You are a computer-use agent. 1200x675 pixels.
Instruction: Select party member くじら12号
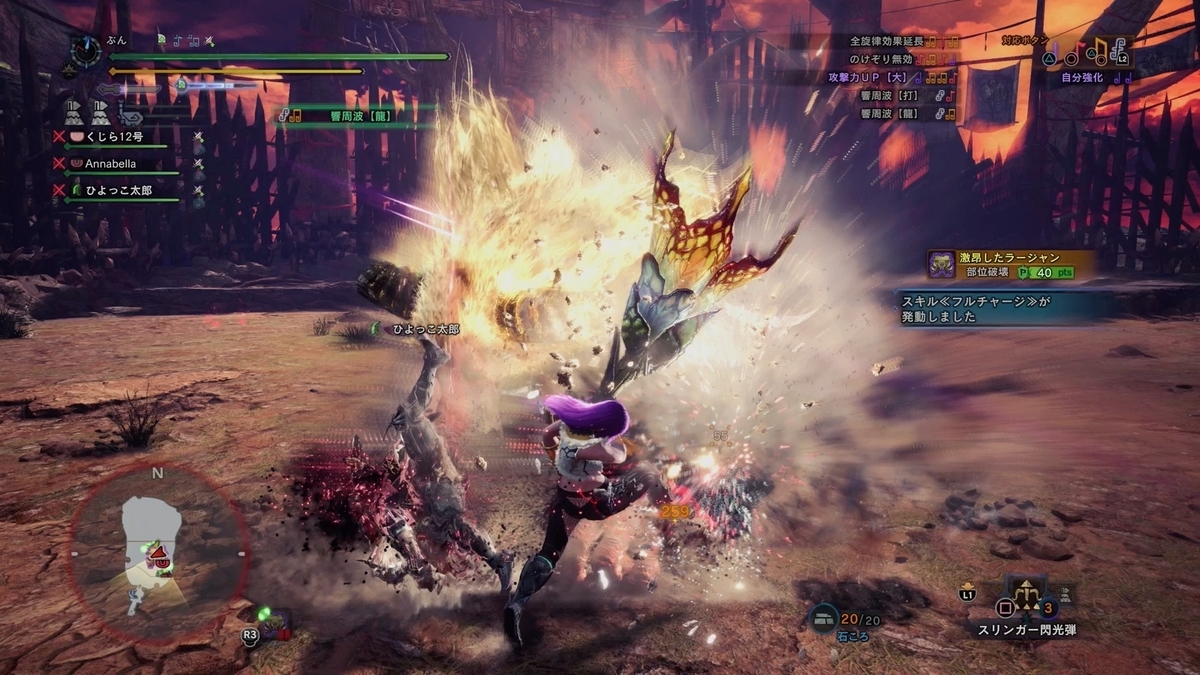tap(112, 136)
